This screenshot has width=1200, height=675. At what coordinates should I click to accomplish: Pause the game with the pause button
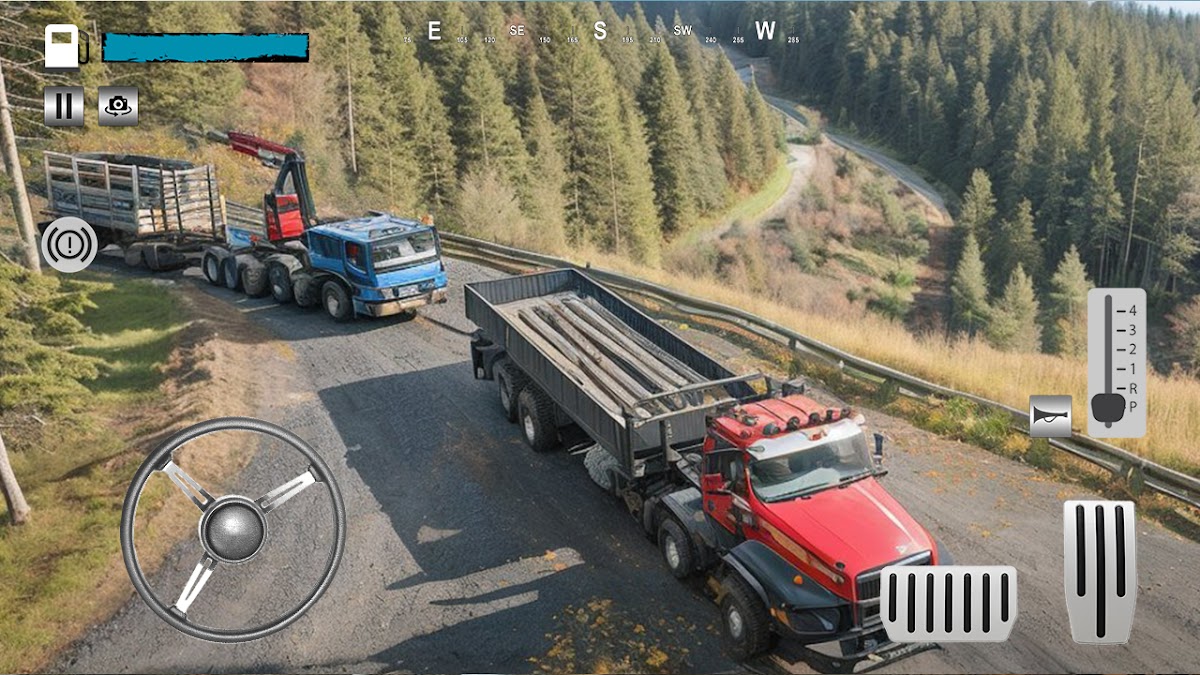click(x=64, y=106)
